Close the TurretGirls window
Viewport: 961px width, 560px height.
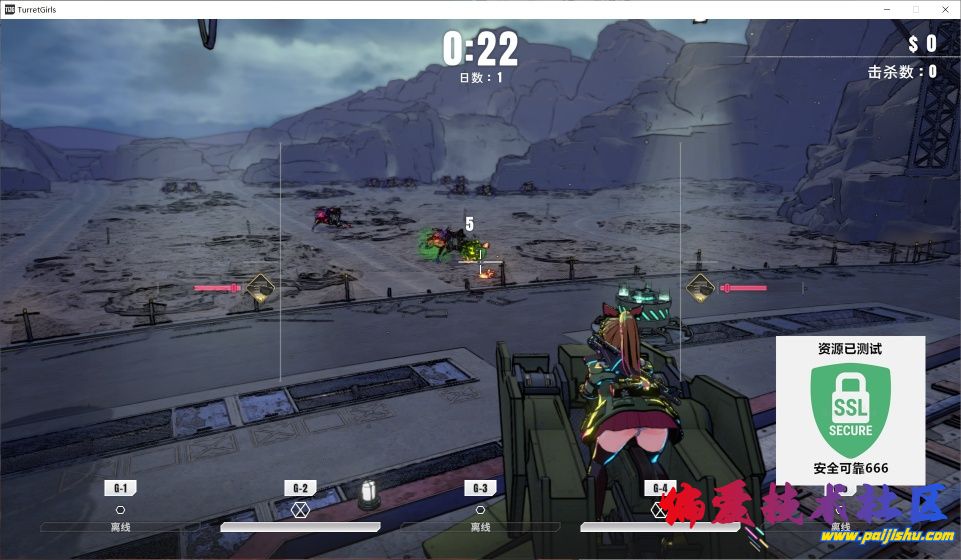(x=944, y=8)
